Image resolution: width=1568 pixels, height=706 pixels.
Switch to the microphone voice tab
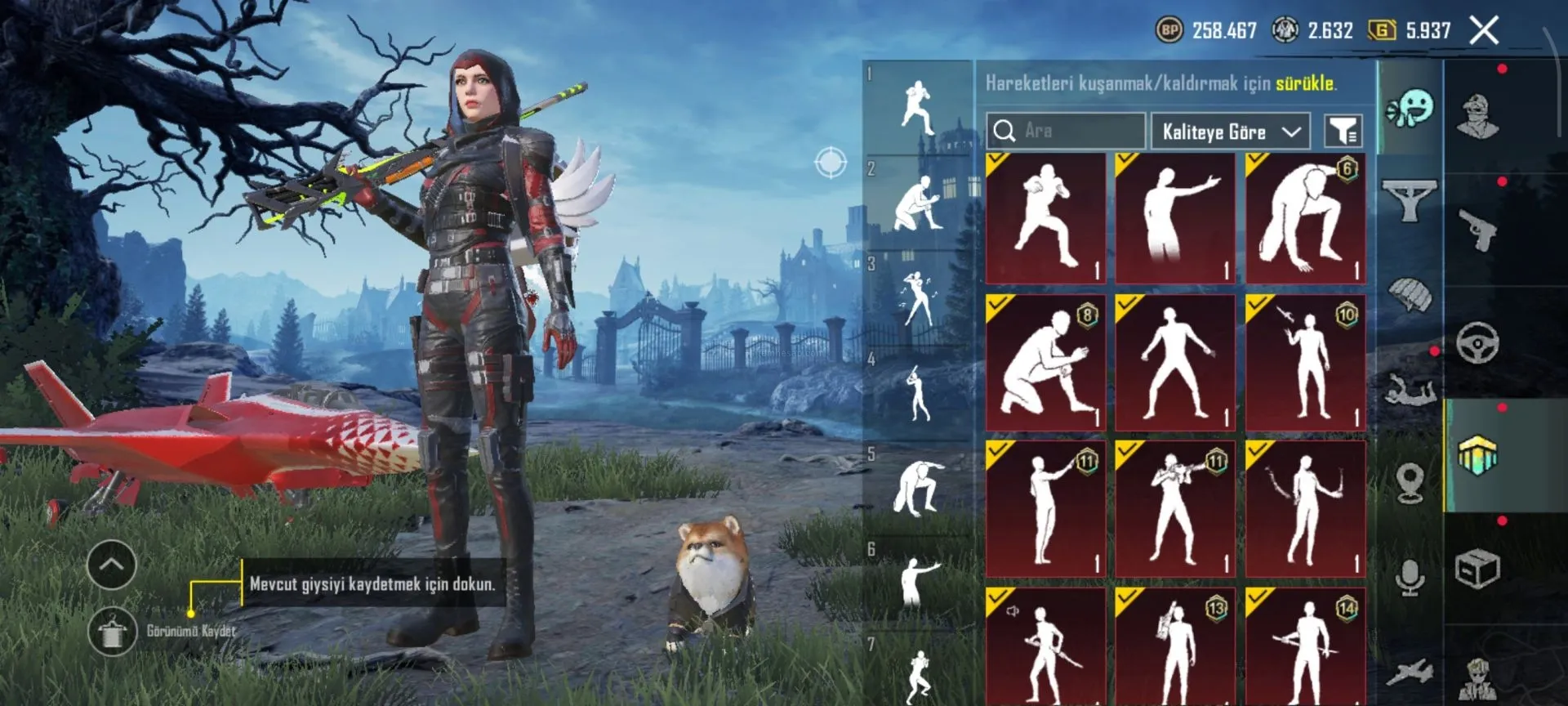pyautogui.click(x=1410, y=577)
